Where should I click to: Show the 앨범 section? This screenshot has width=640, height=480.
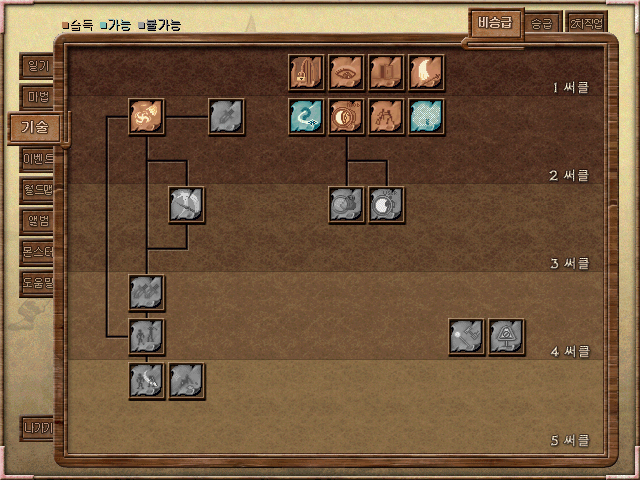[37, 220]
